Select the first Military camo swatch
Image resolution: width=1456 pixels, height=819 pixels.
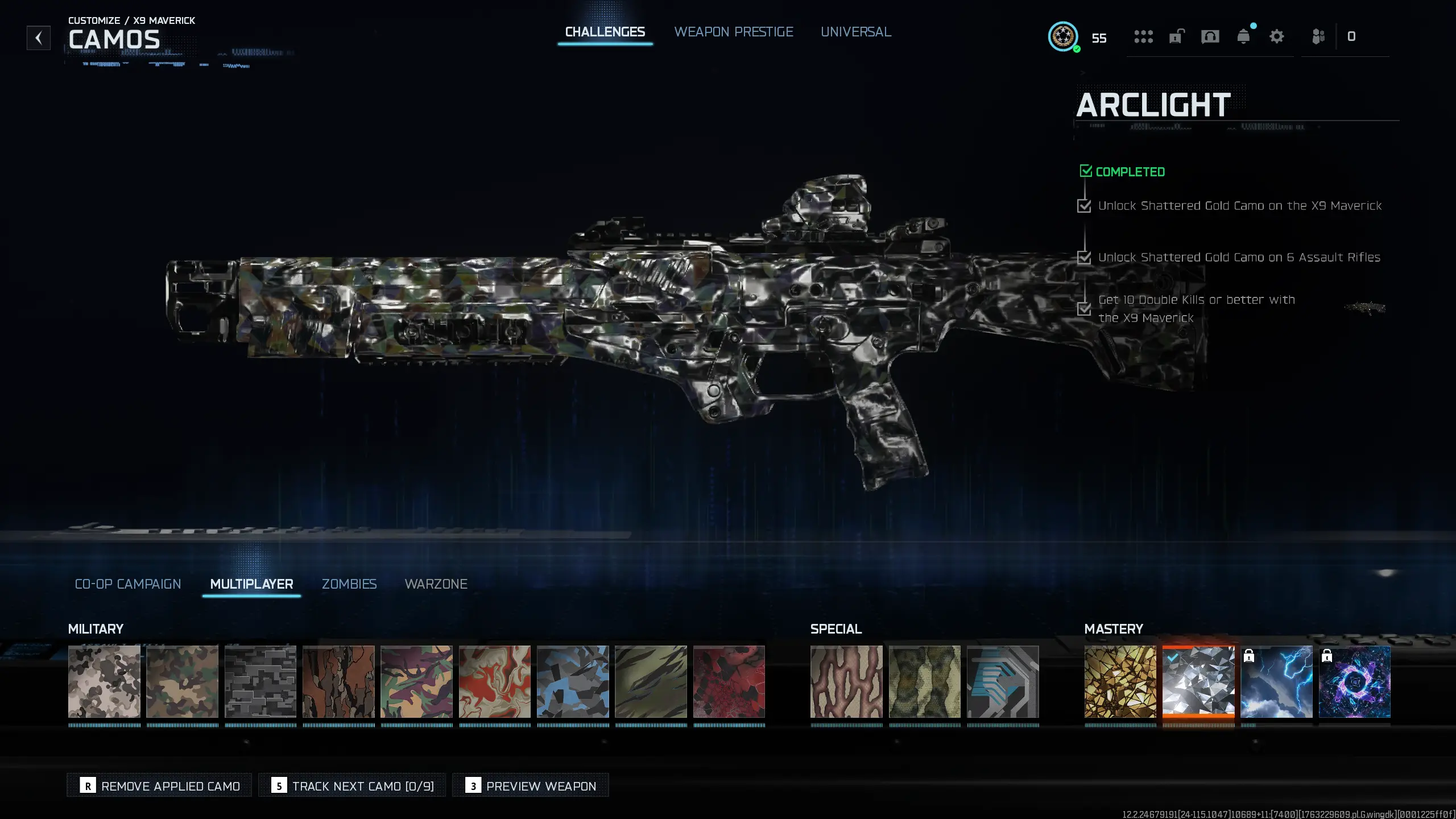coord(104,681)
